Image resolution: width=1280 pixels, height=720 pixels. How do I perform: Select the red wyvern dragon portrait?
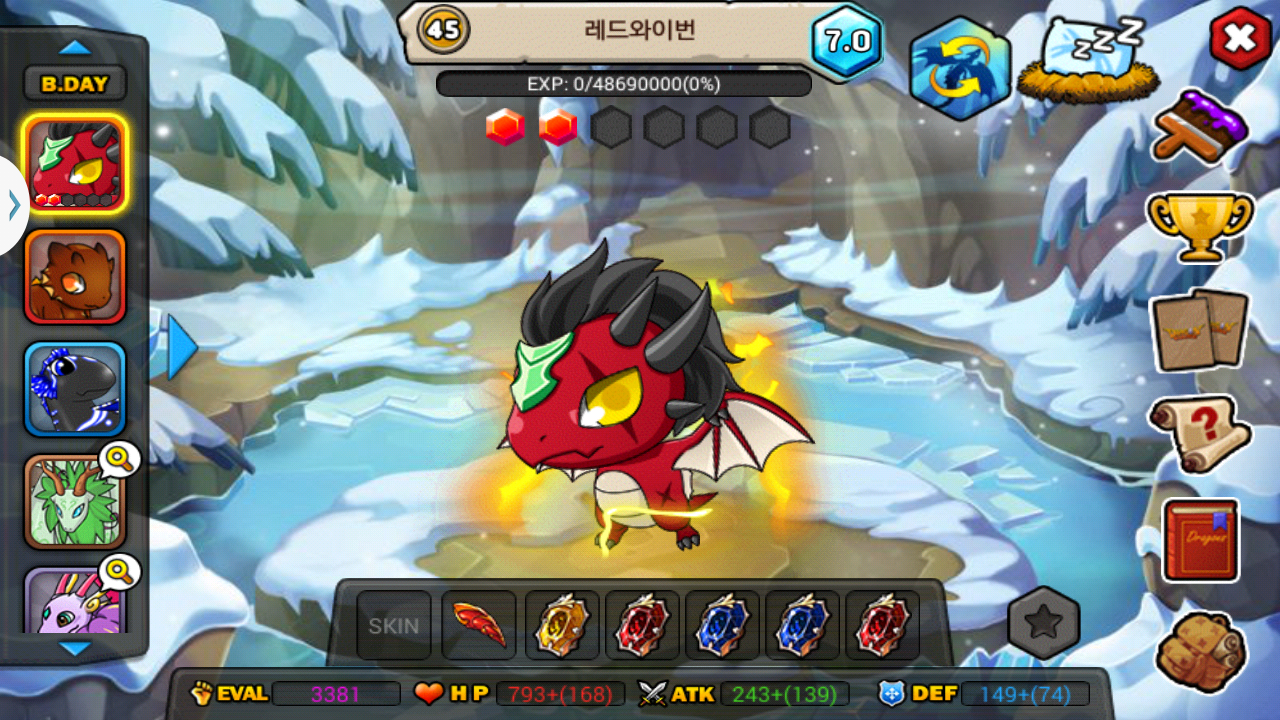pyautogui.click(x=75, y=164)
